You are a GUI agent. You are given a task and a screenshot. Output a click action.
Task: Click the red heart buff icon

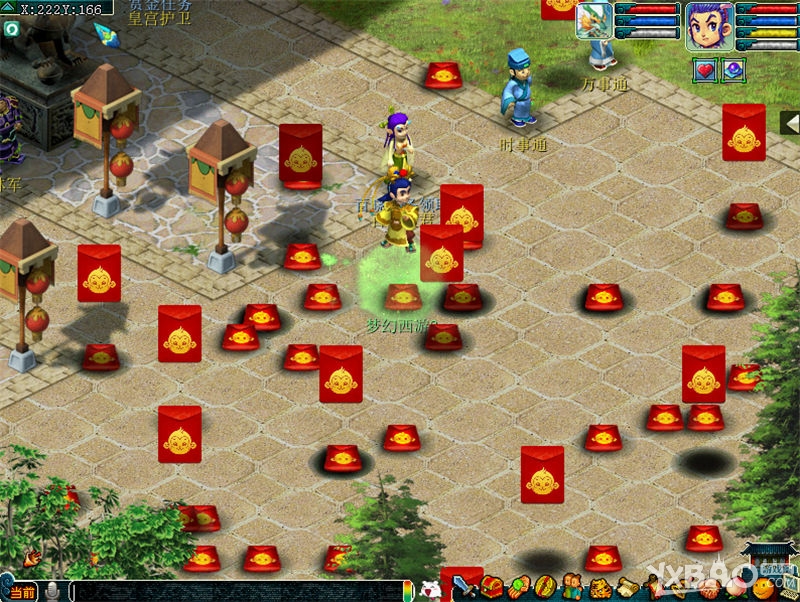(705, 70)
